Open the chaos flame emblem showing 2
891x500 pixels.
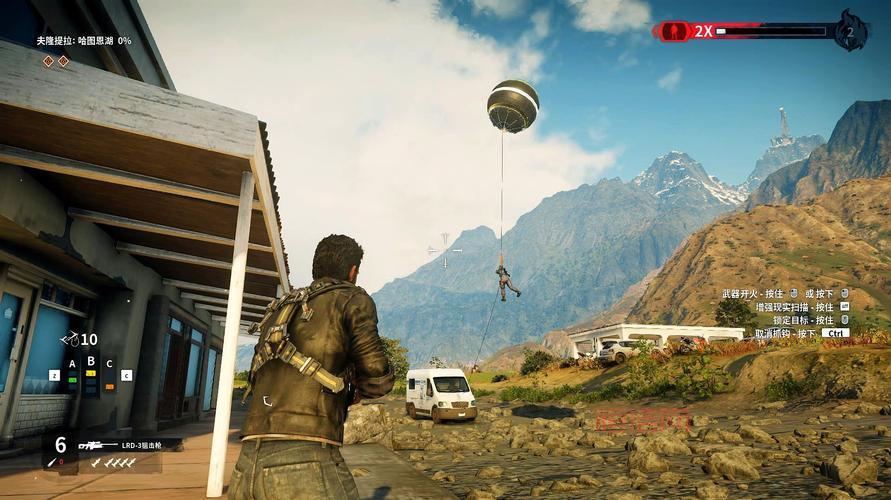(850, 31)
